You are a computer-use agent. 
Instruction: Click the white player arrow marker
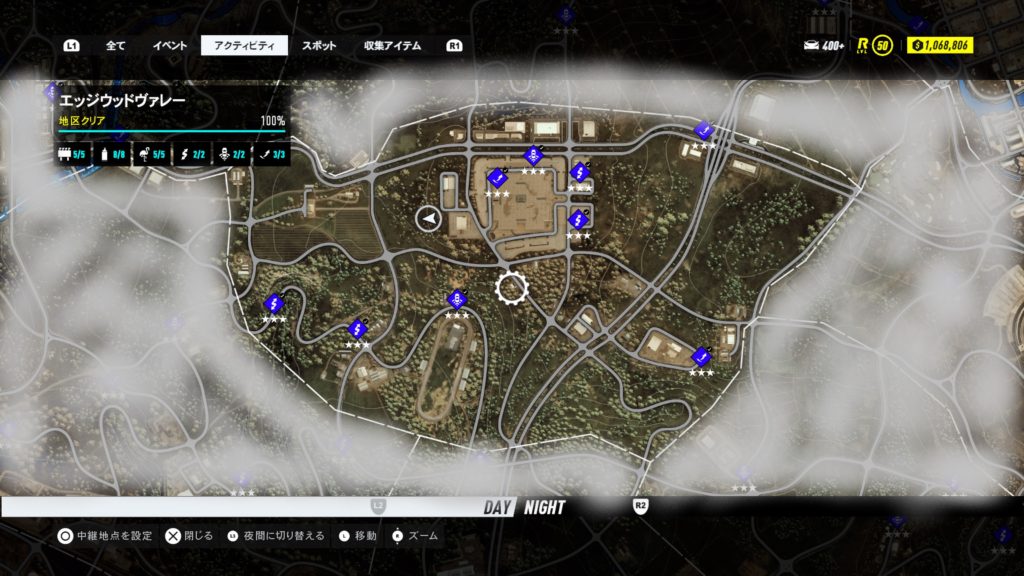click(x=429, y=218)
